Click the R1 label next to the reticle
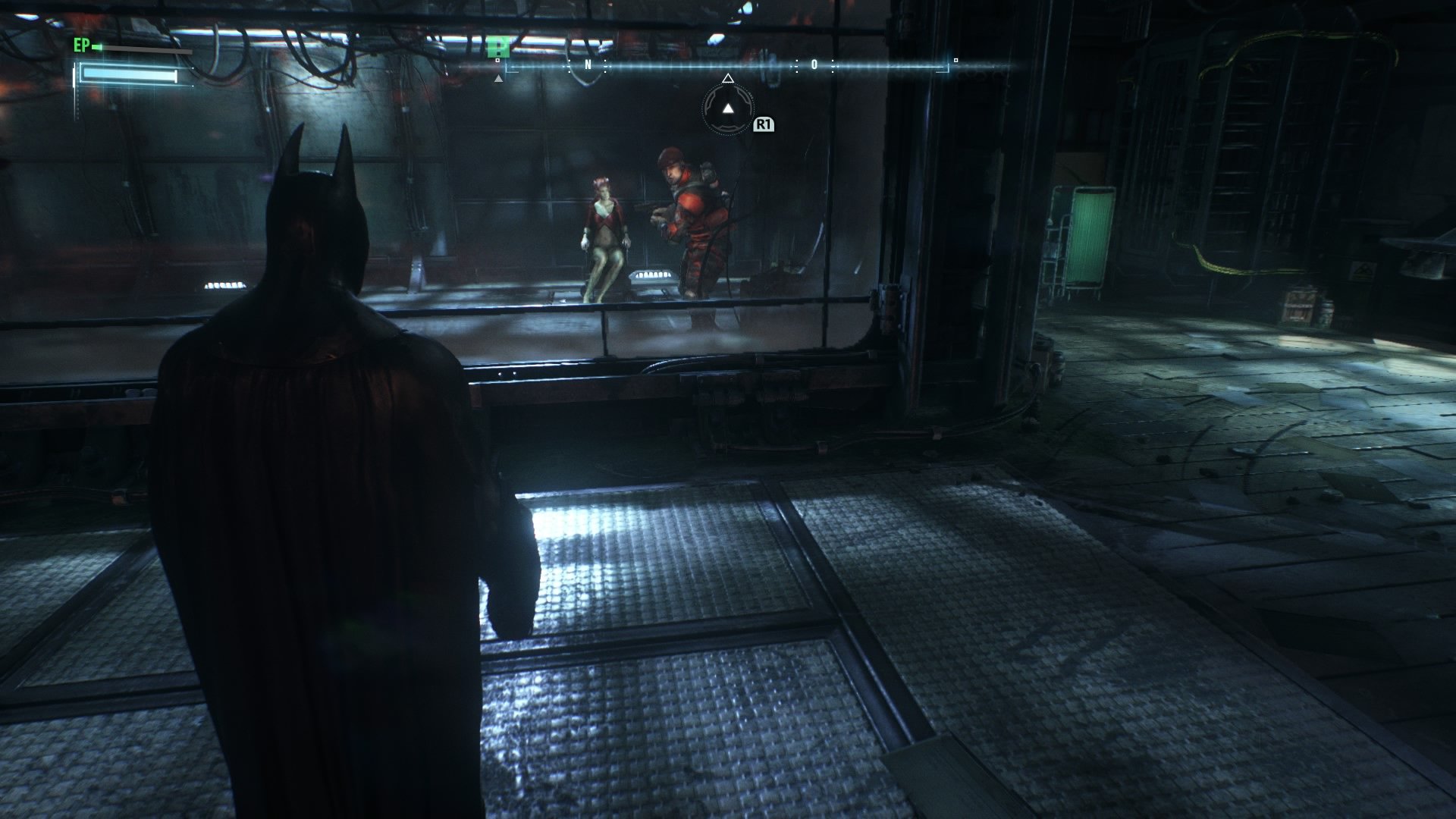This screenshot has width=1456, height=819. [x=764, y=124]
